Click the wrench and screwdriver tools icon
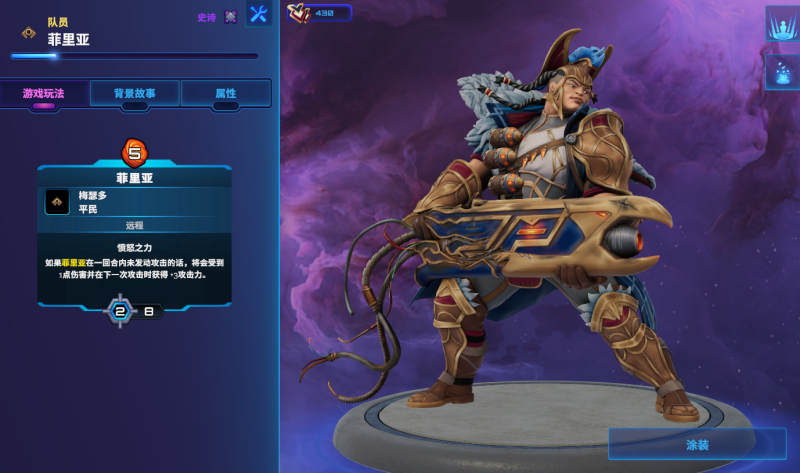The width and height of the screenshot is (800, 473). click(259, 15)
